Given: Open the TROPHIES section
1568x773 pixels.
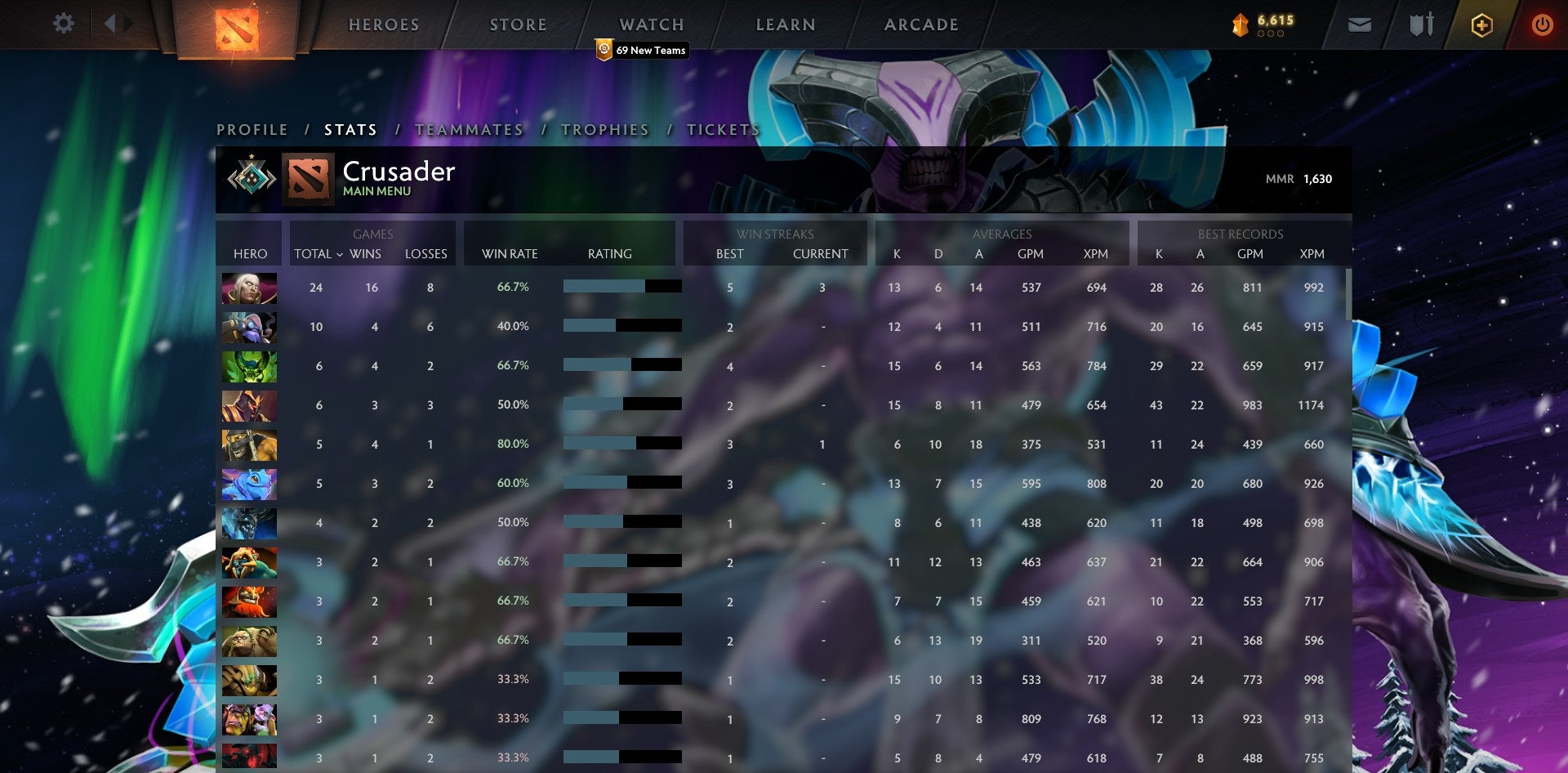Looking at the screenshot, I should click(604, 130).
